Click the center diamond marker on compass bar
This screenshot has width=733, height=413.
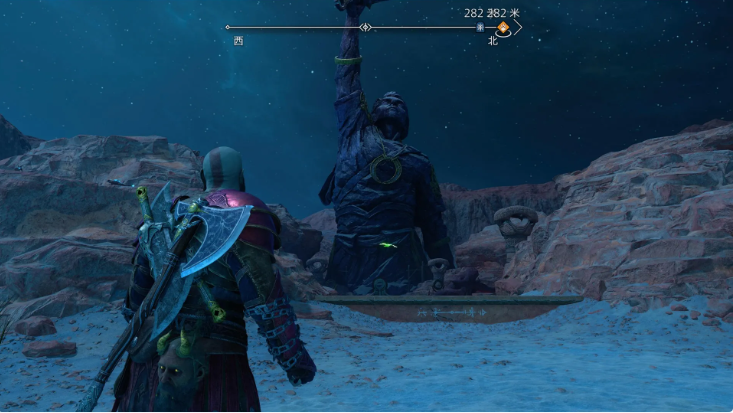[x=366, y=28]
